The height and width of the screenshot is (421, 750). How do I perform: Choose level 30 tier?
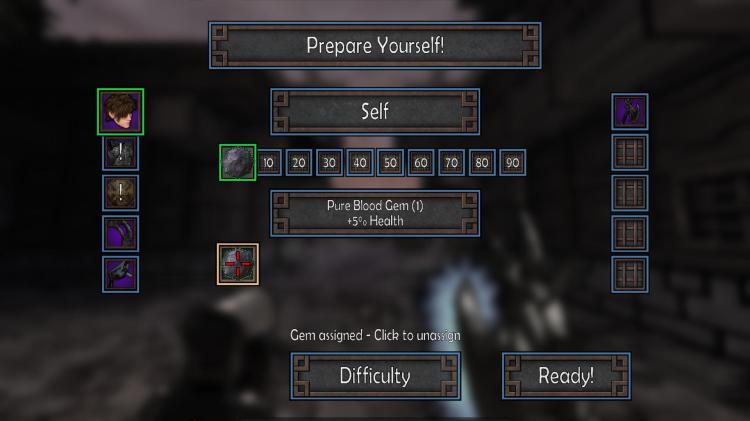[x=329, y=163]
